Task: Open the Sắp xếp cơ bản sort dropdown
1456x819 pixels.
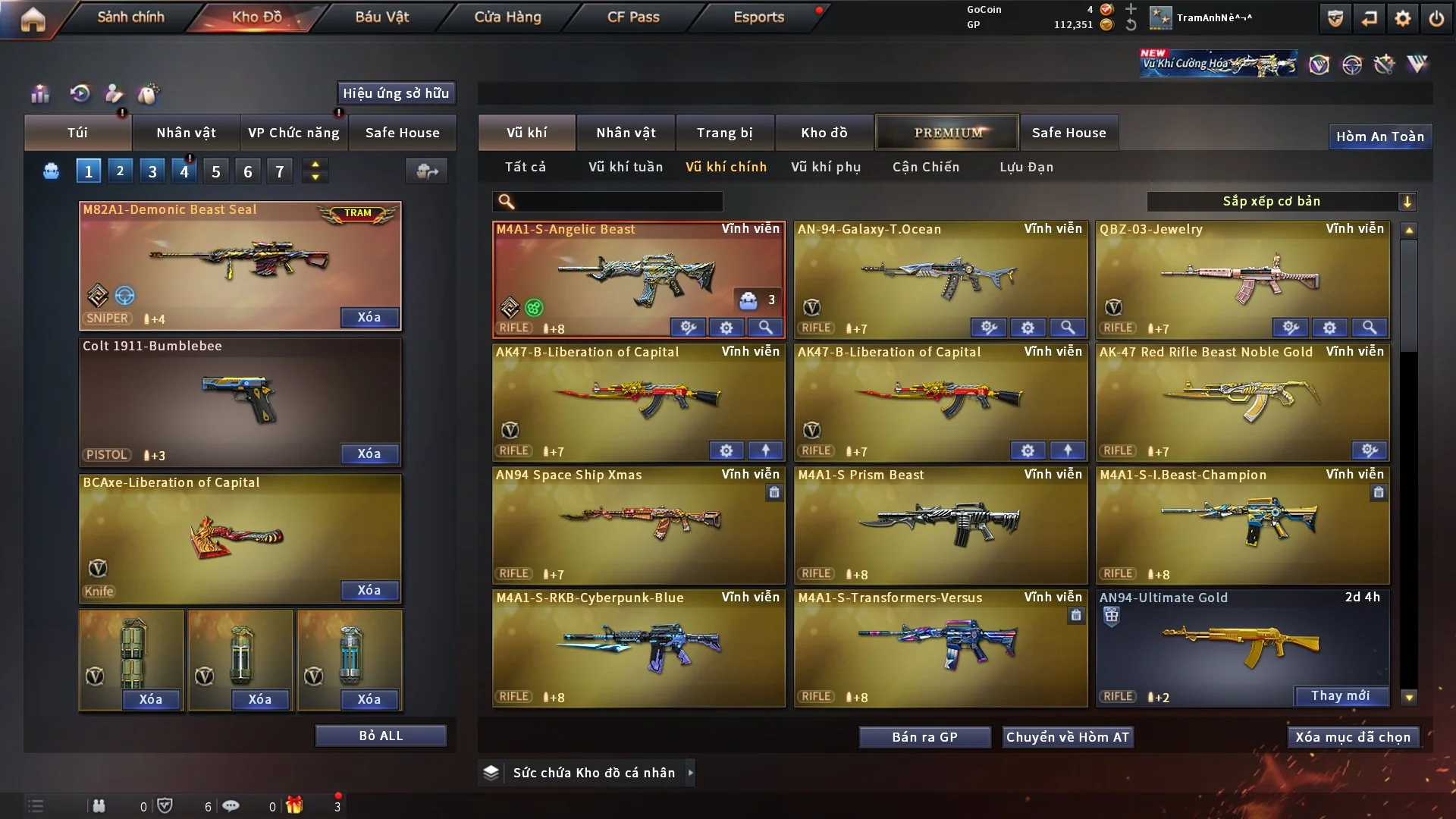Action: click(x=1280, y=201)
